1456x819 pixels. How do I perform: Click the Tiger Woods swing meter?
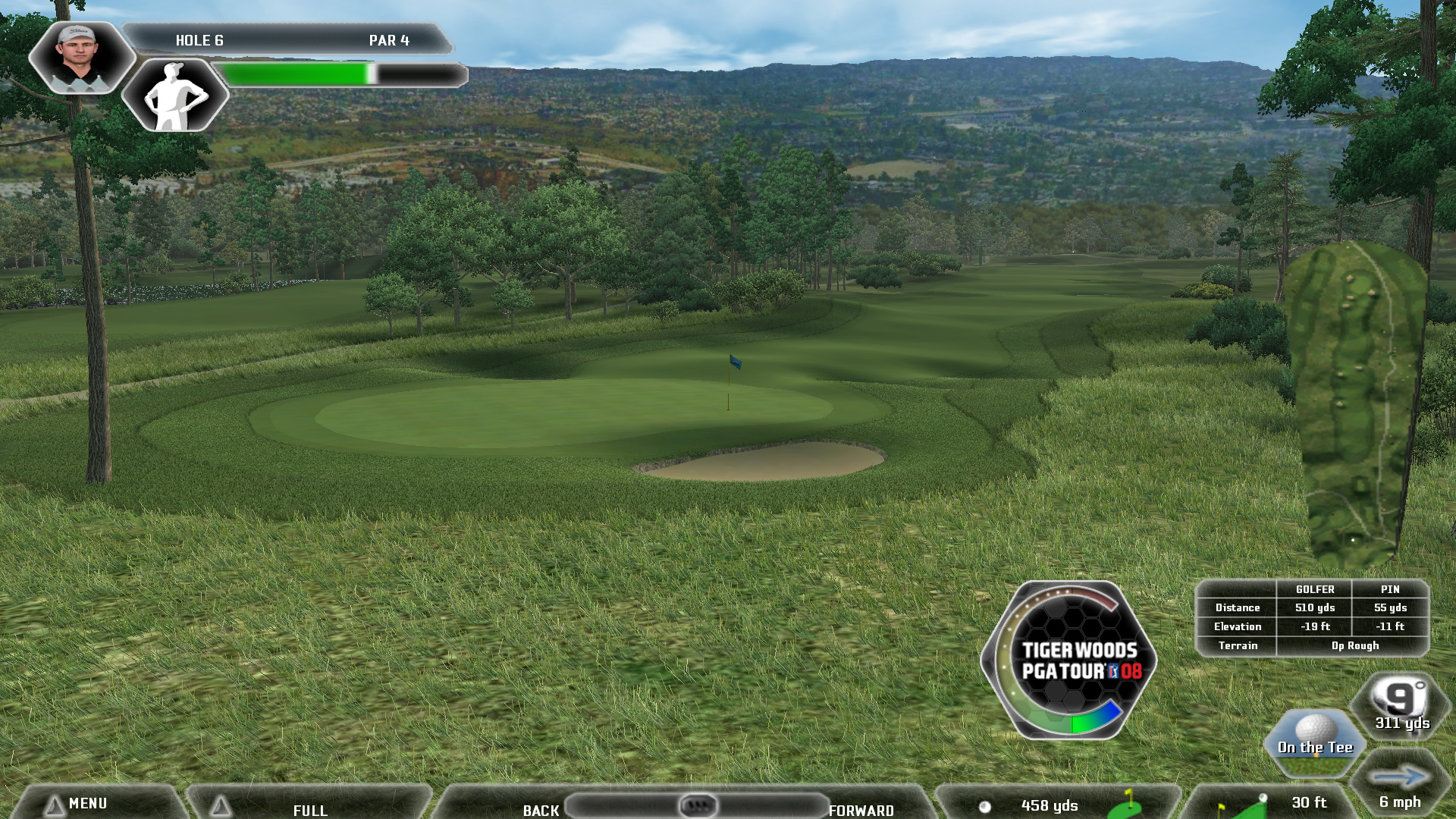1070,660
